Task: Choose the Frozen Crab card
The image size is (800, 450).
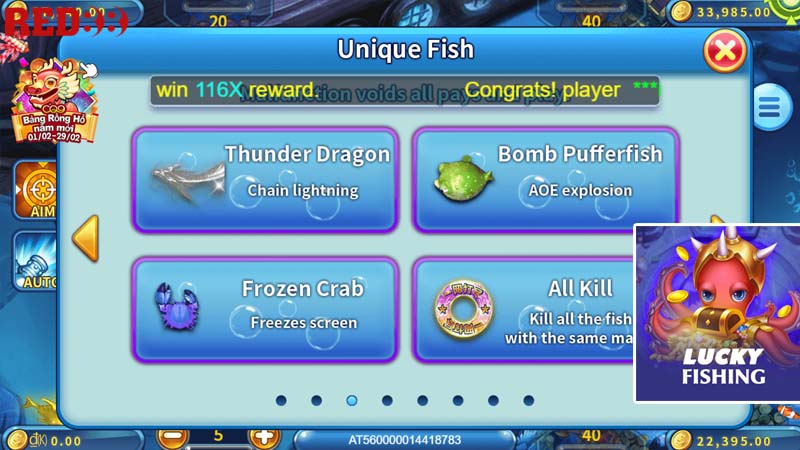Action: 265,309
